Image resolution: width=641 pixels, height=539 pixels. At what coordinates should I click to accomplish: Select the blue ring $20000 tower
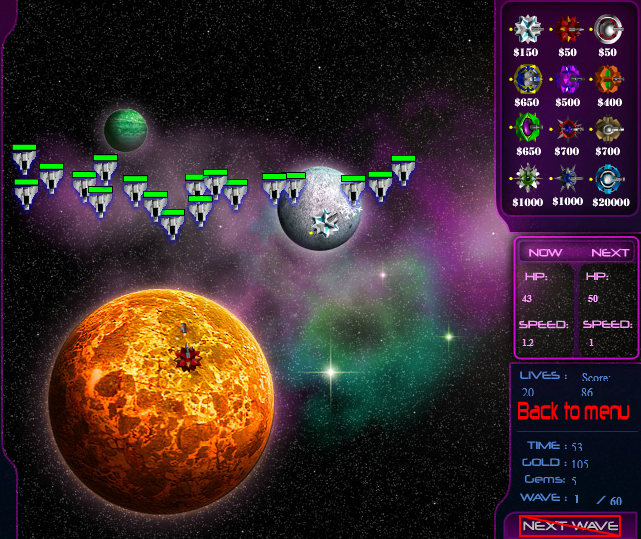(608, 178)
